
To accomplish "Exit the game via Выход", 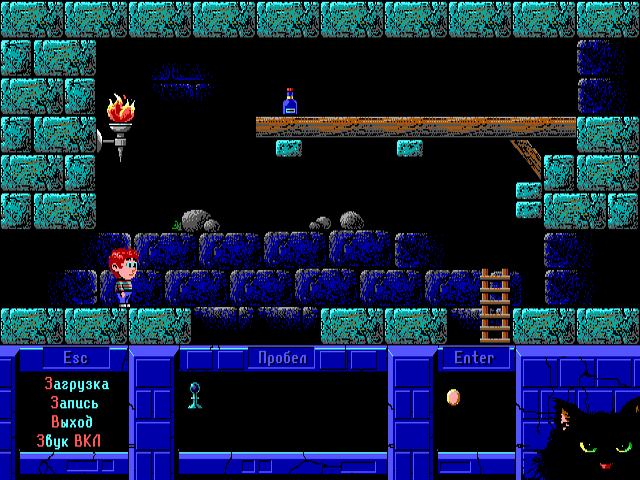I will [x=76, y=422].
